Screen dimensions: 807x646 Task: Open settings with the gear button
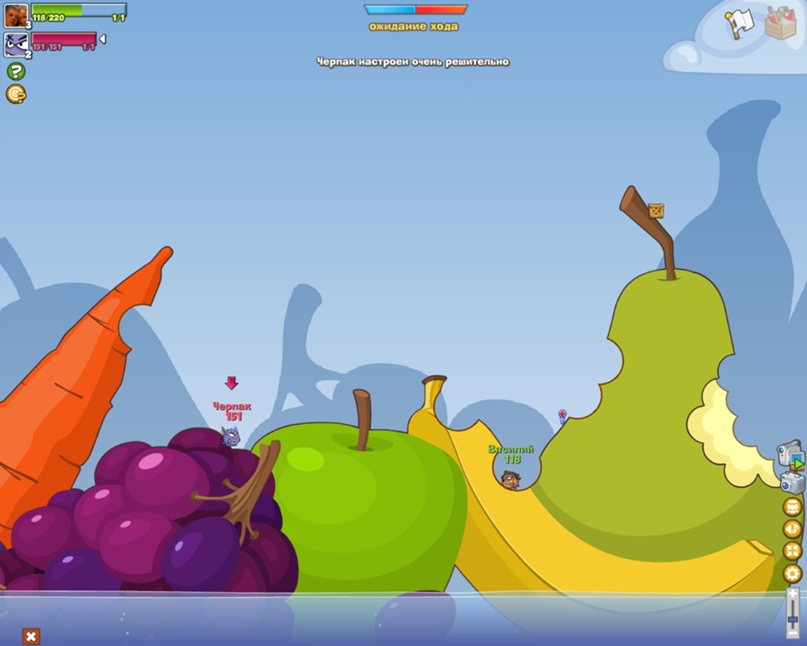(x=792, y=574)
